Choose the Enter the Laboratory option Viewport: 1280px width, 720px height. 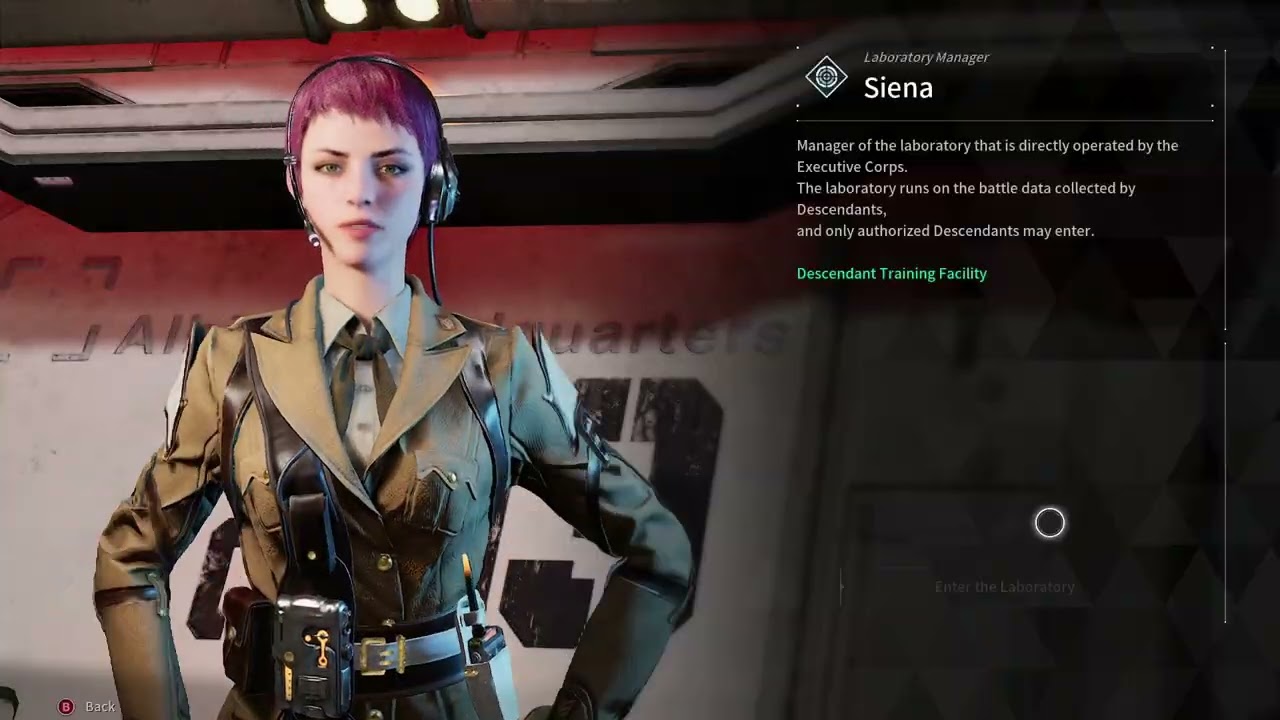coord(1004,587)
